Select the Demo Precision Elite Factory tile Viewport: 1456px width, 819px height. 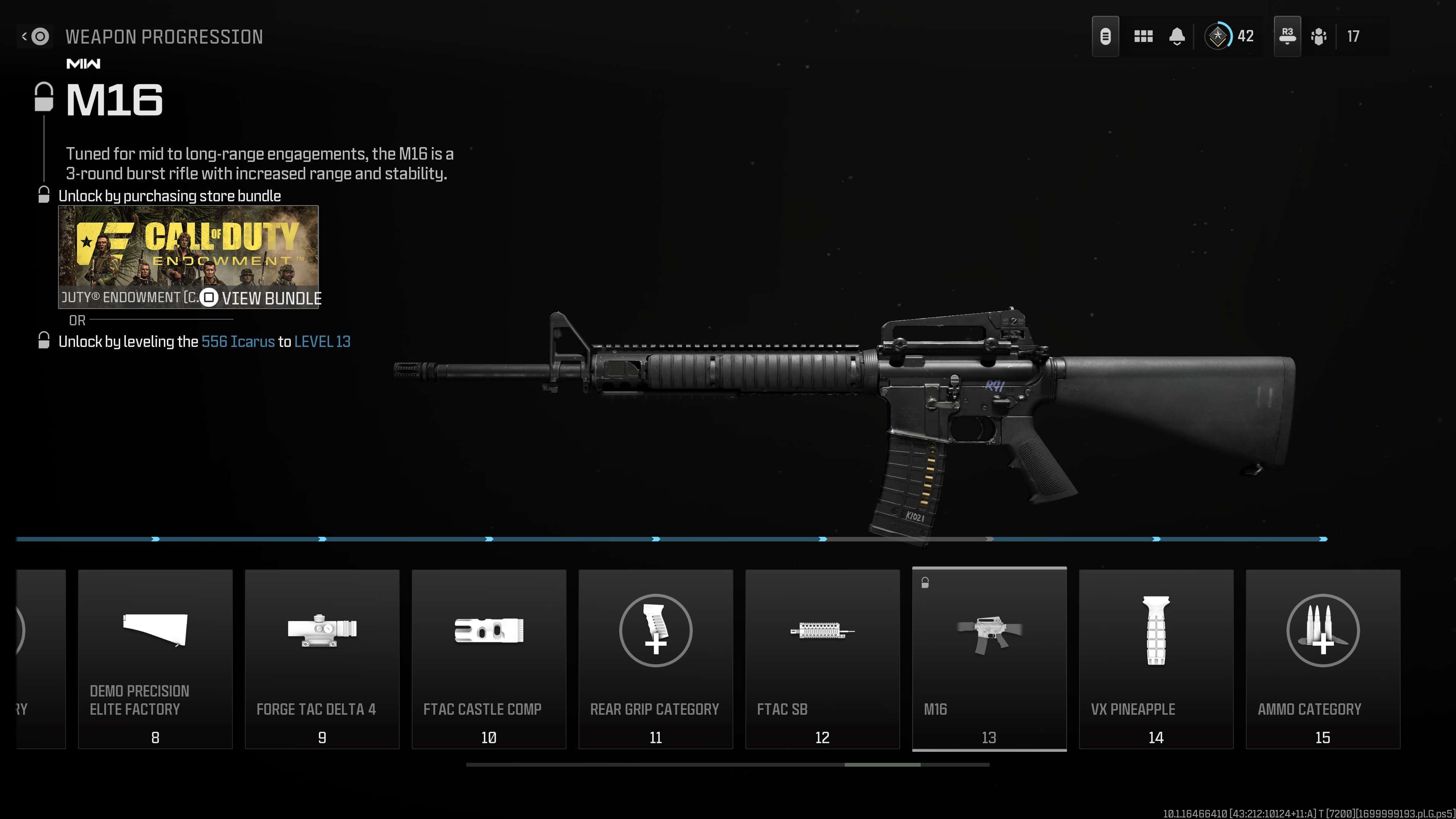[x=155, y=659]
